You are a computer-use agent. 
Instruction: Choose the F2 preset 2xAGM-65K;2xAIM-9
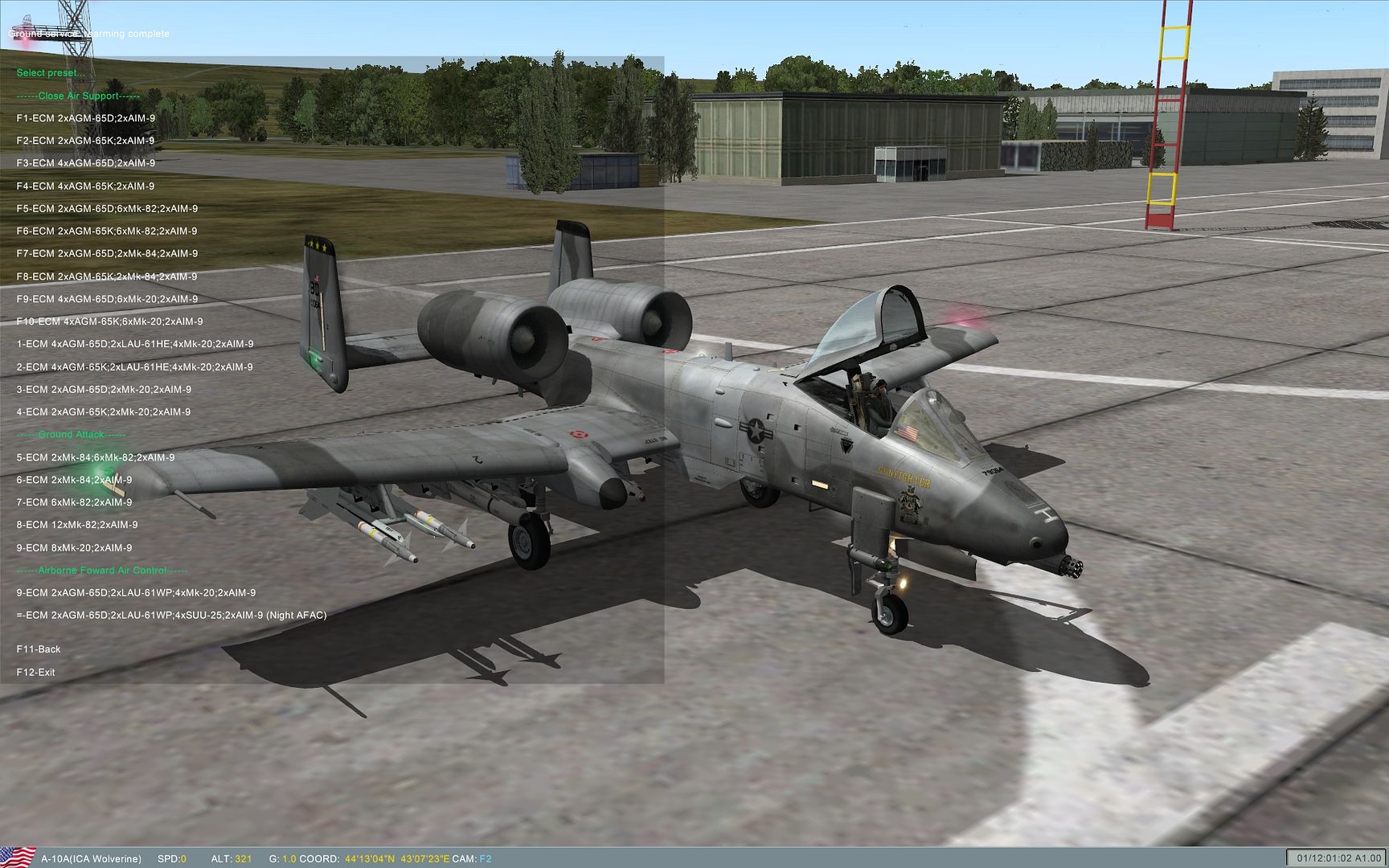(x=86, y=141)
